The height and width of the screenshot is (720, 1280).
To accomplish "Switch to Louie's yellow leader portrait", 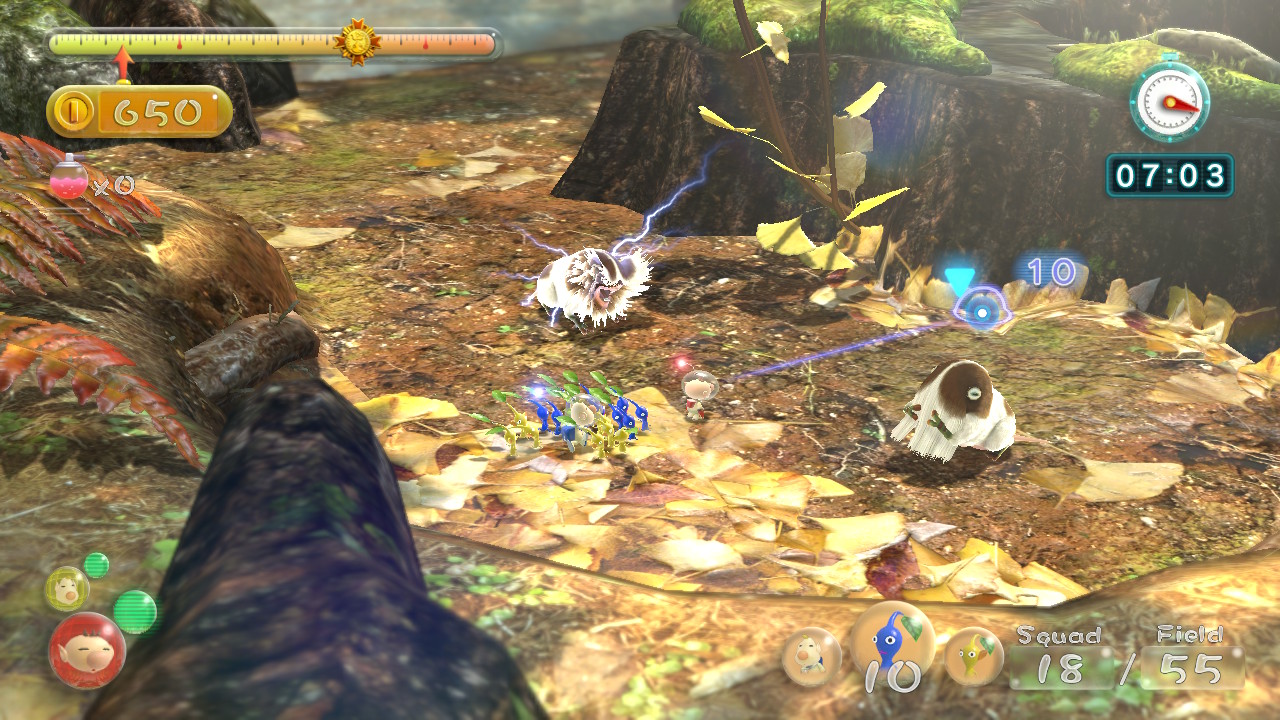I will coord(66,588).
